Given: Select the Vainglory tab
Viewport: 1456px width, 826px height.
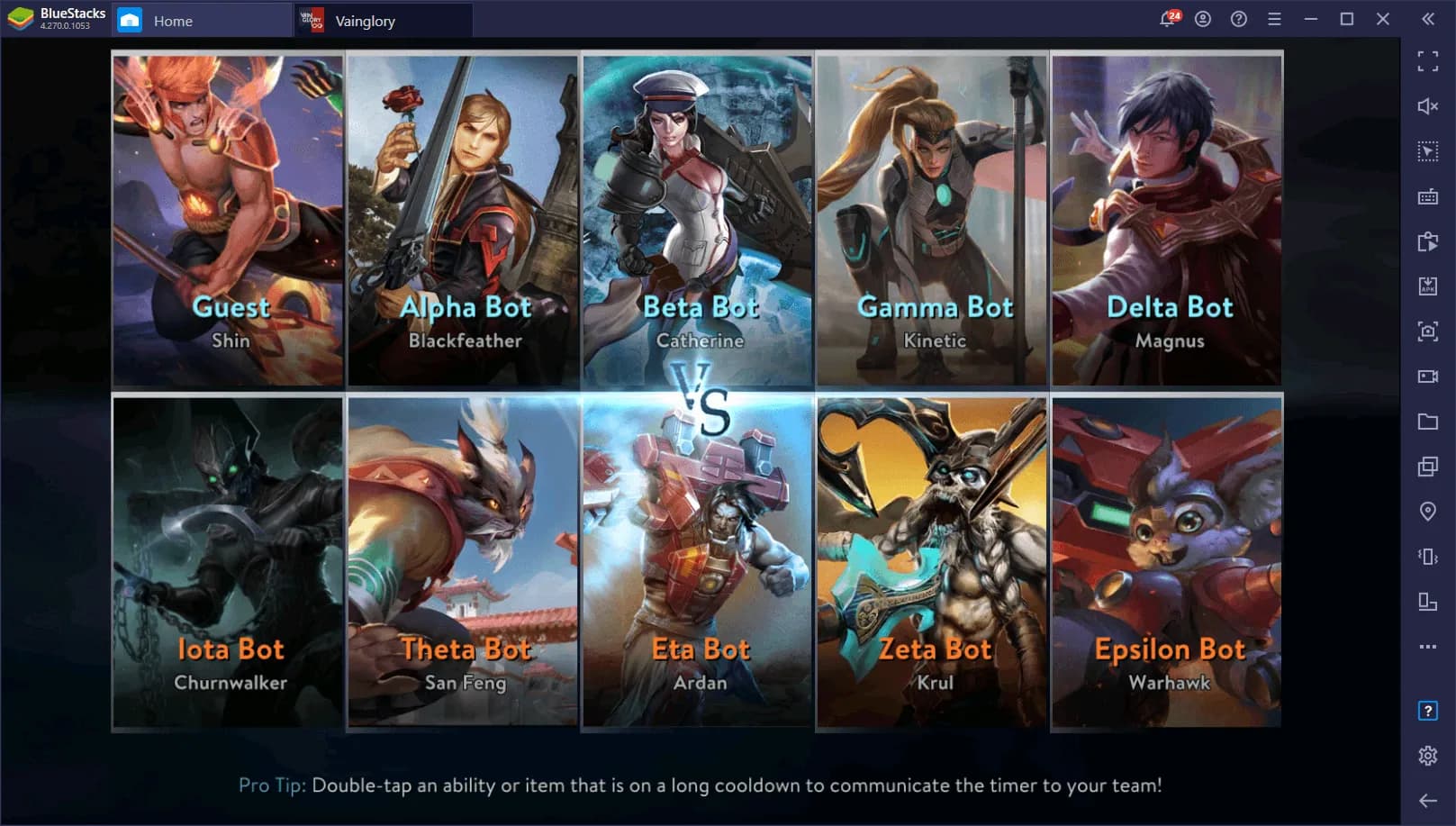Looking at the screenshot, I should pyautogui.click(x=366, y=21).
